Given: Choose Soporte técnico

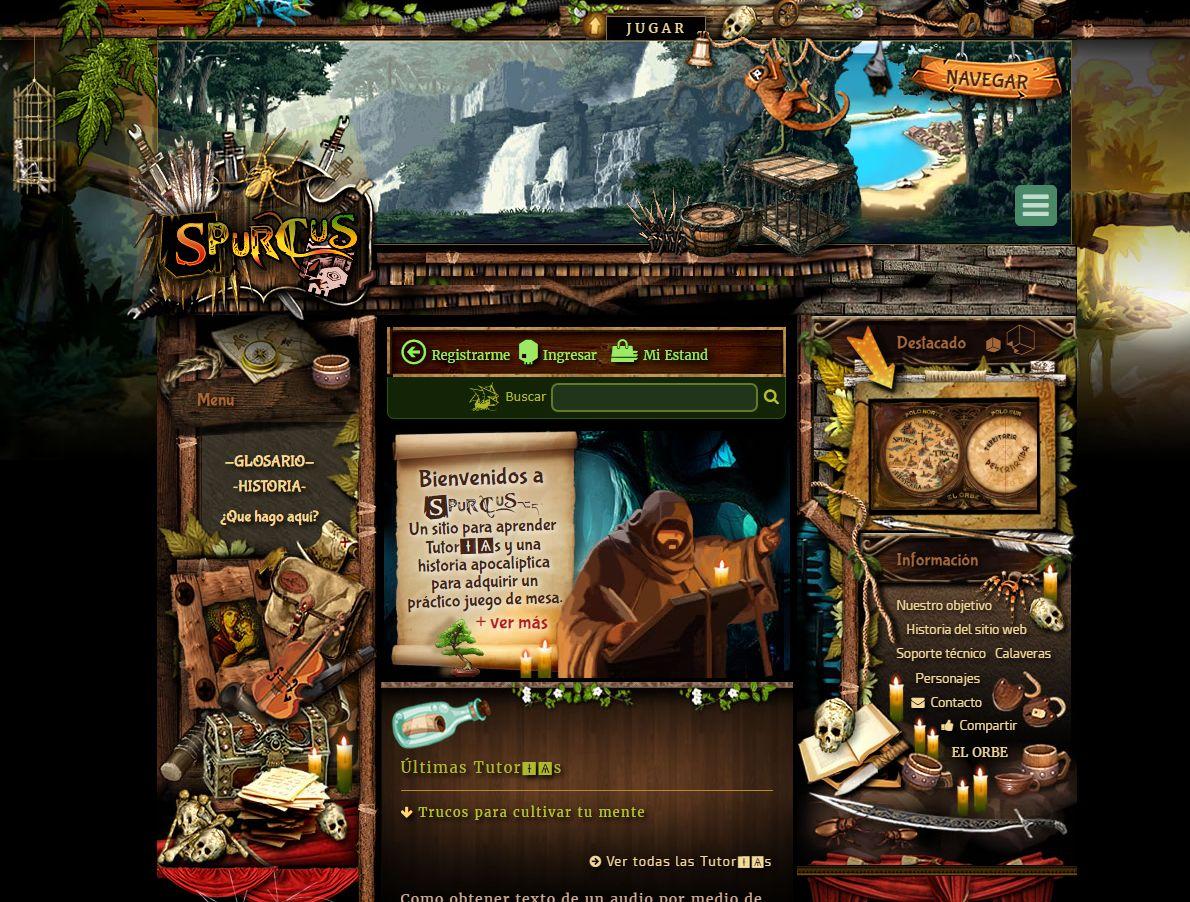Looking at the screenshot, I should coord(941,653).
